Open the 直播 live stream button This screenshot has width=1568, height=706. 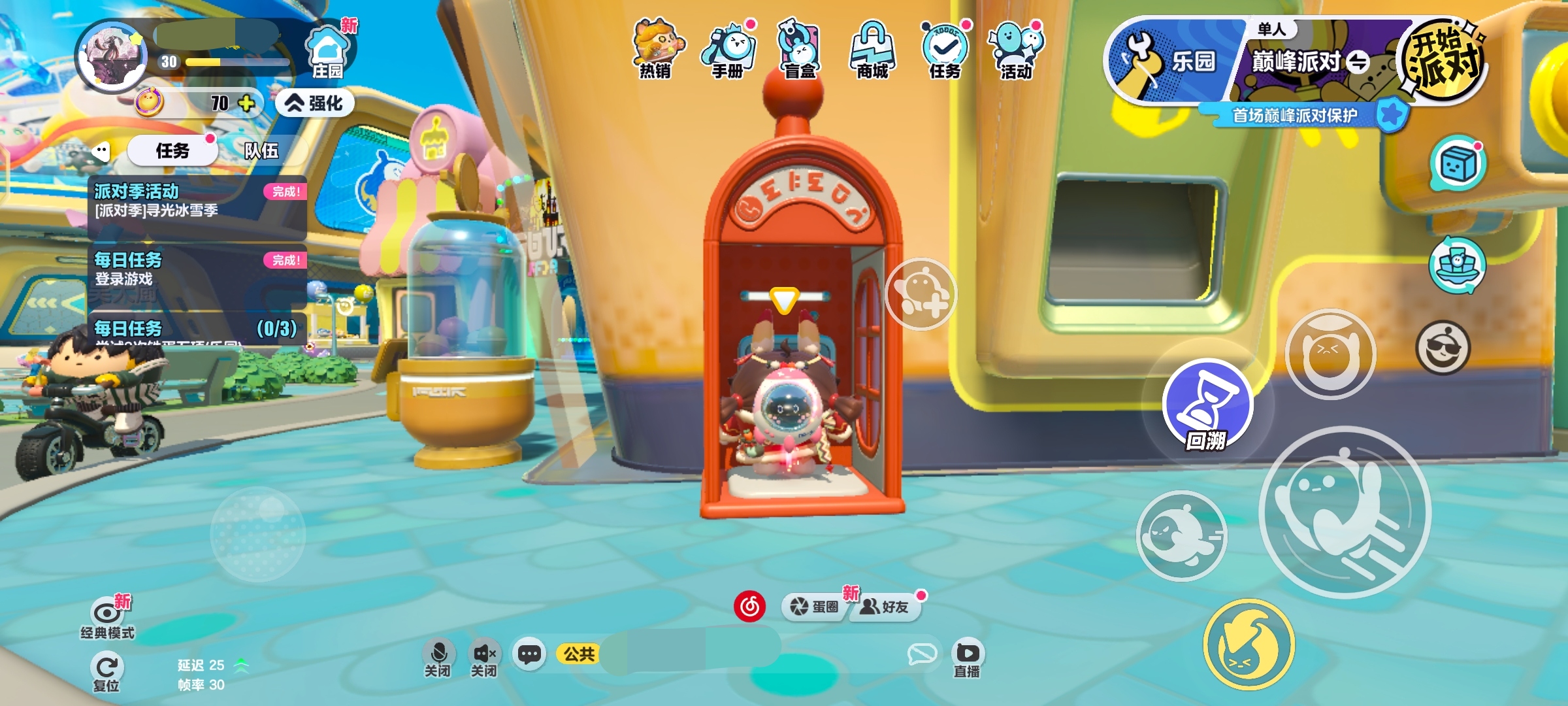967,658
